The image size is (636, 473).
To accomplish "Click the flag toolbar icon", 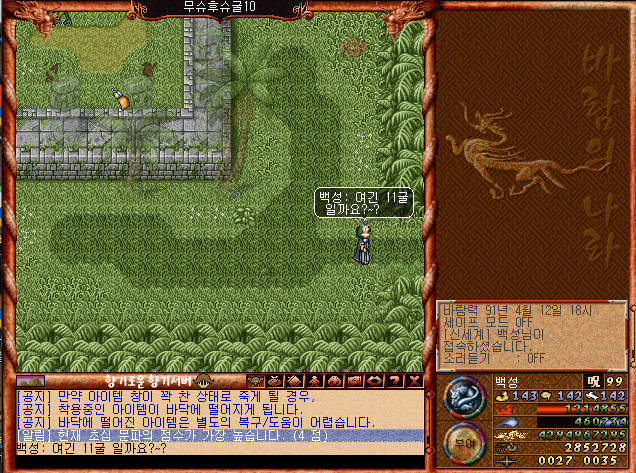I will coord(354,380).
